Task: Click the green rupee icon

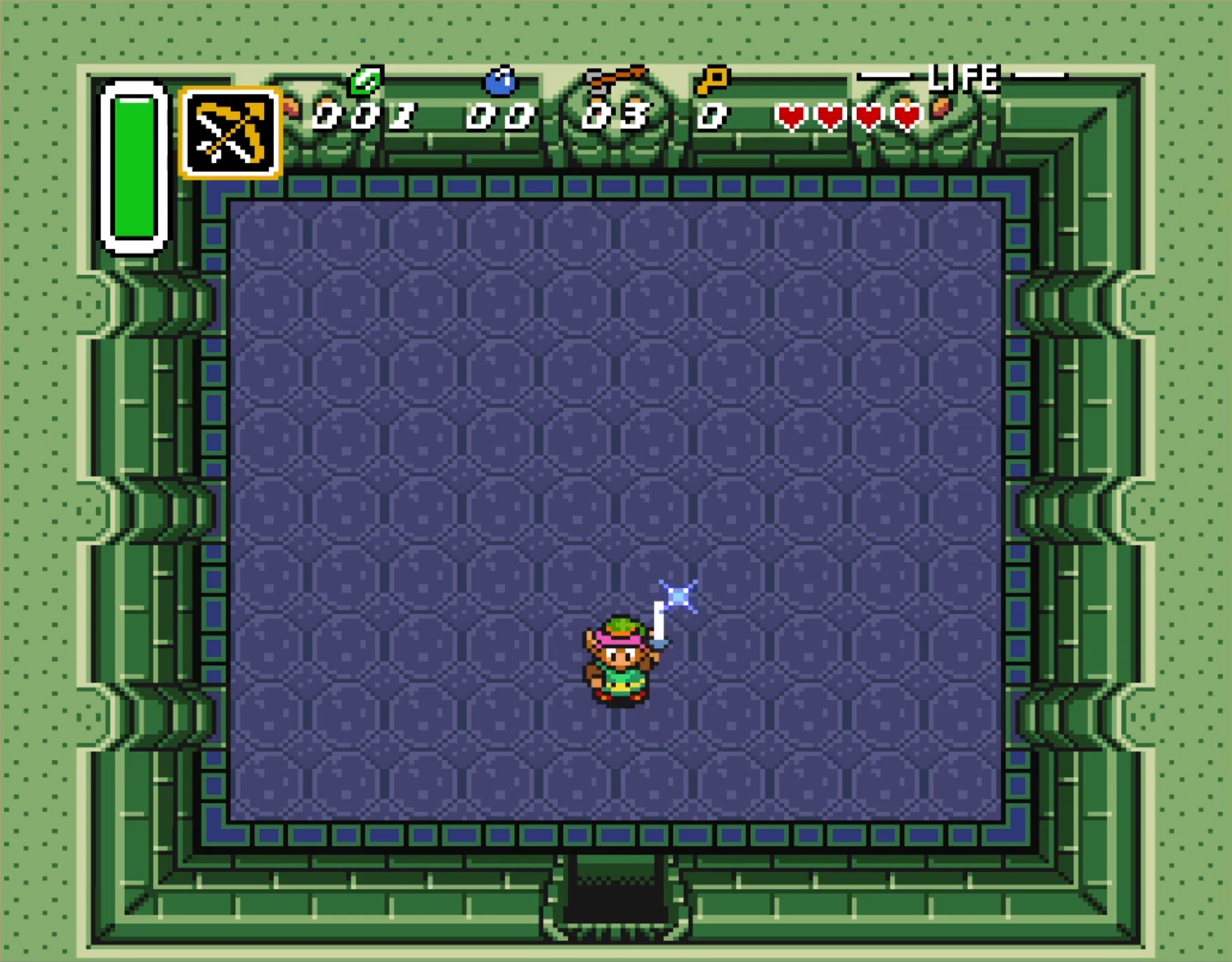Action: point(366,80)
